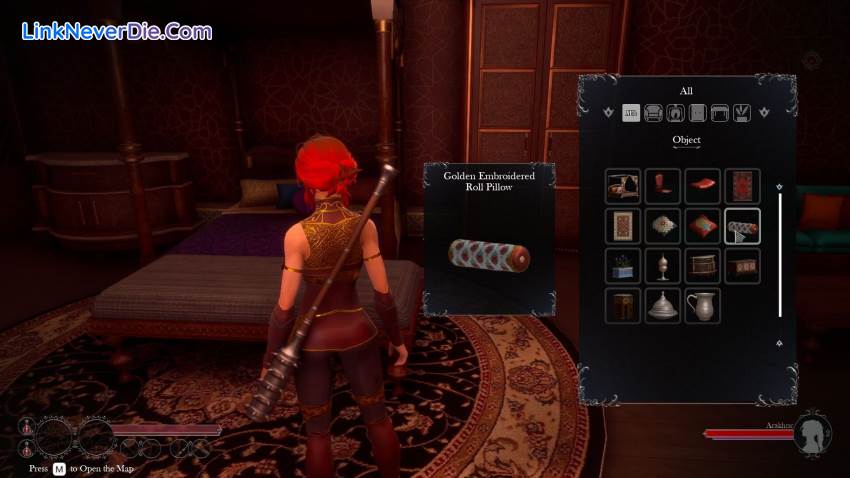850x478 pixels.
Task: Select the light beige patterned rug
Action: (623, 226)
